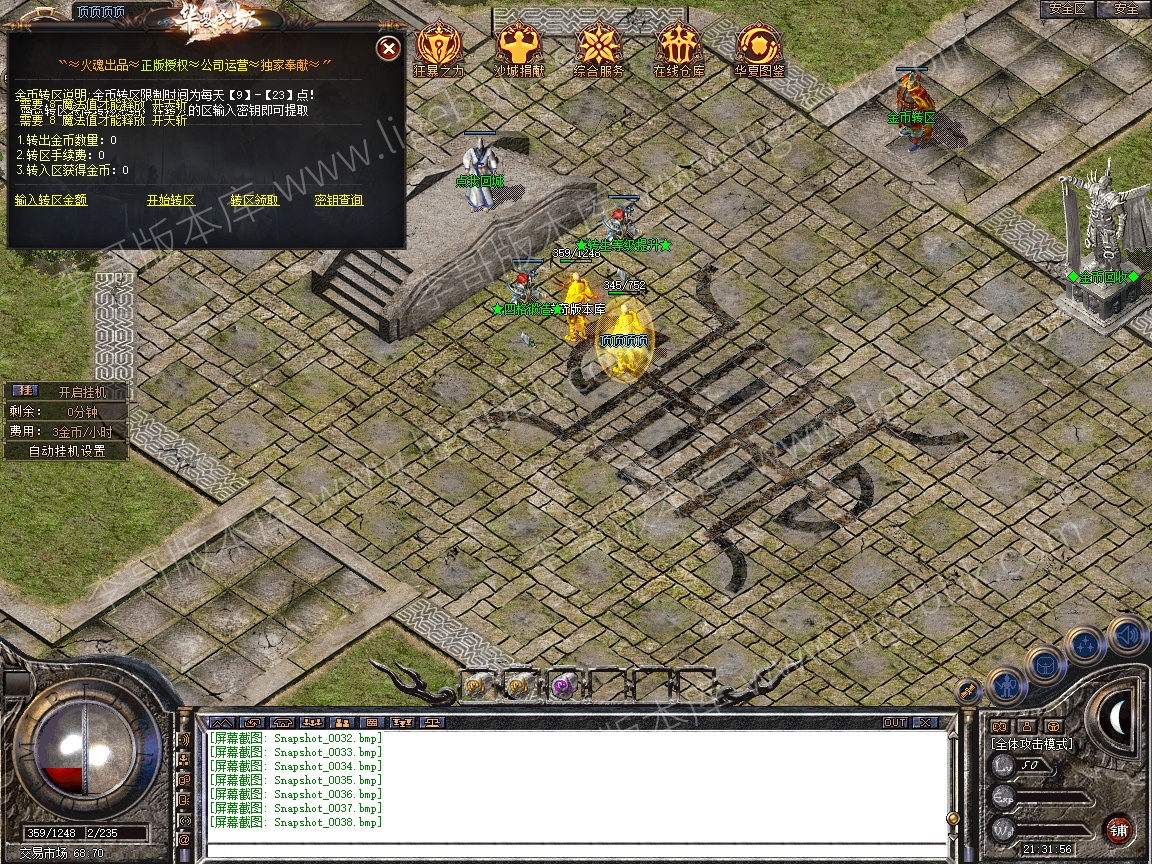Switch the 全体攻击模式 attack mode

pos(1031,744)
